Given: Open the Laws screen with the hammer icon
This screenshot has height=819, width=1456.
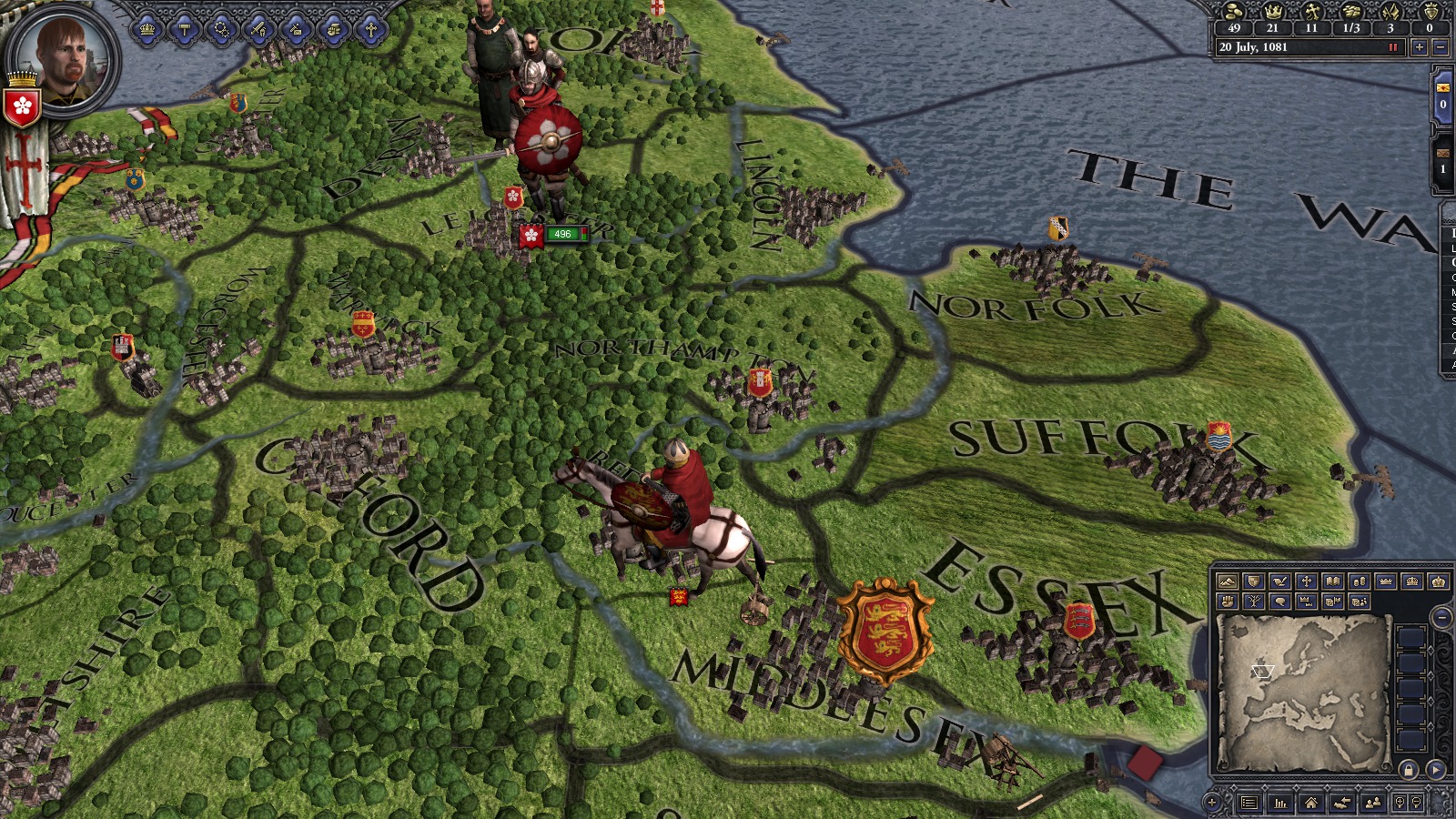Looking at the screenshot, I should (185, 29).
